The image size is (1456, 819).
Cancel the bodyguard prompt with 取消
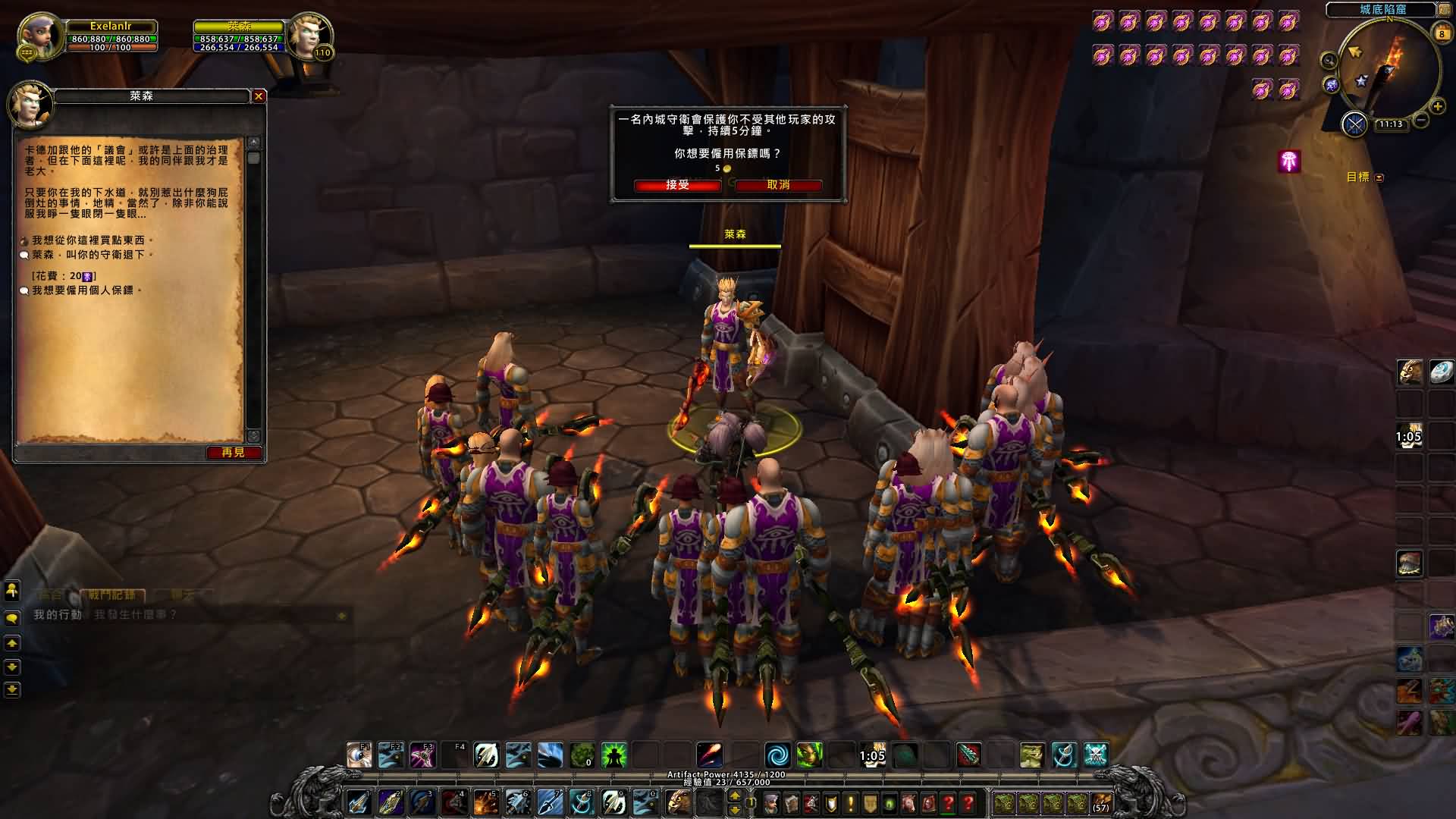tap(778, 185)
